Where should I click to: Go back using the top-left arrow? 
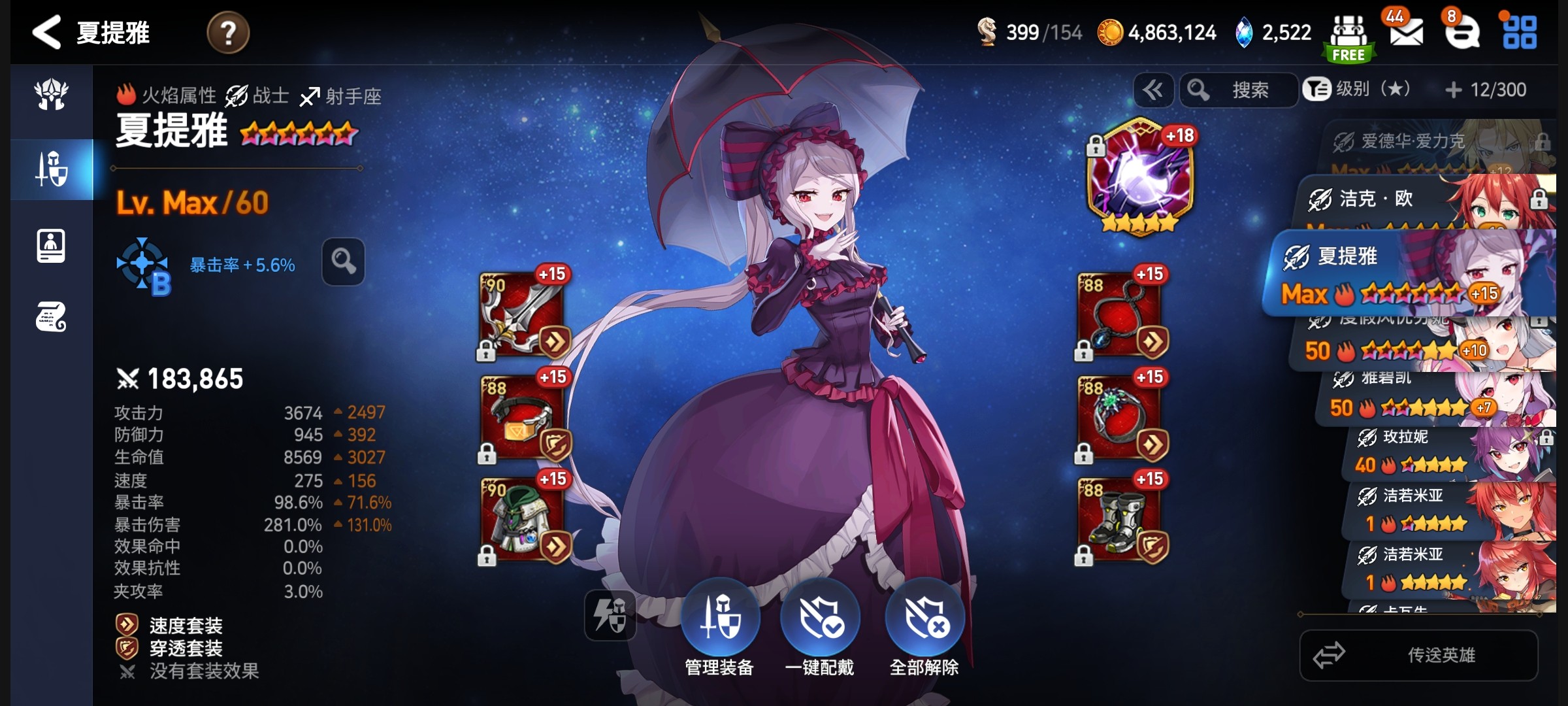[47, 33]
